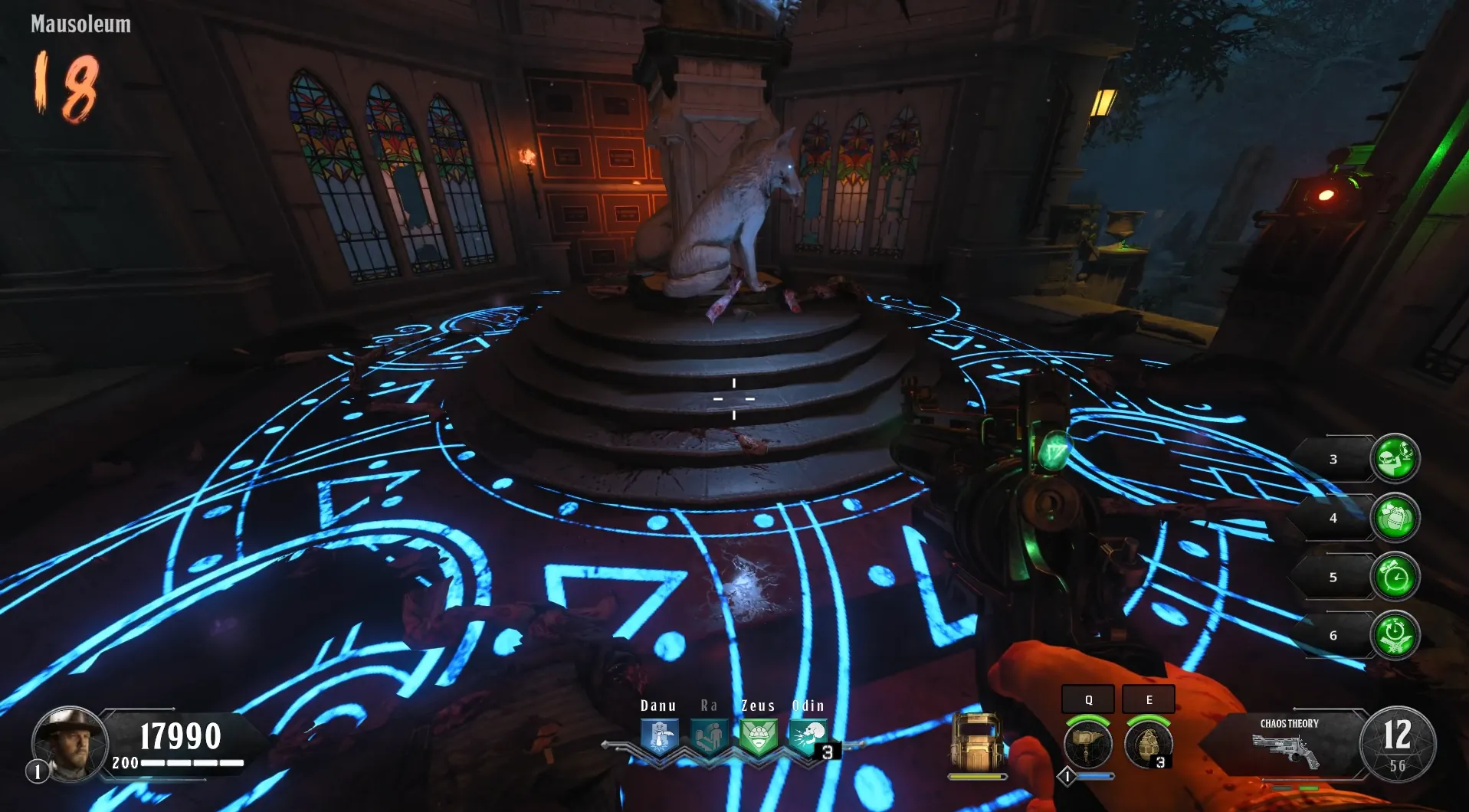Use the stopwatch elixir in slot 6
1469x812 pixels.
[x=1395, y=635]
